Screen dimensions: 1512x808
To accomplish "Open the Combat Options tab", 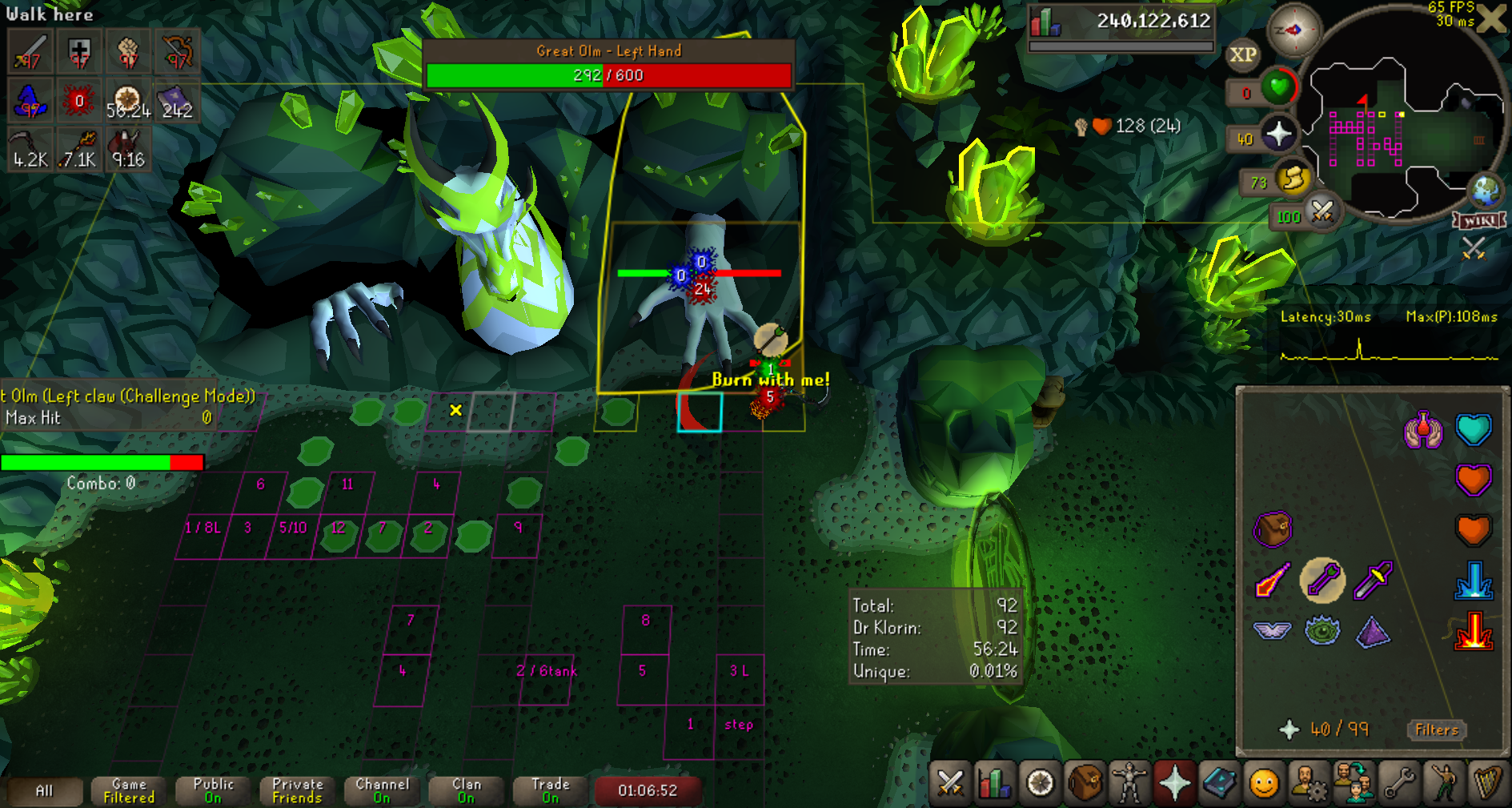I will coord(950,782).
